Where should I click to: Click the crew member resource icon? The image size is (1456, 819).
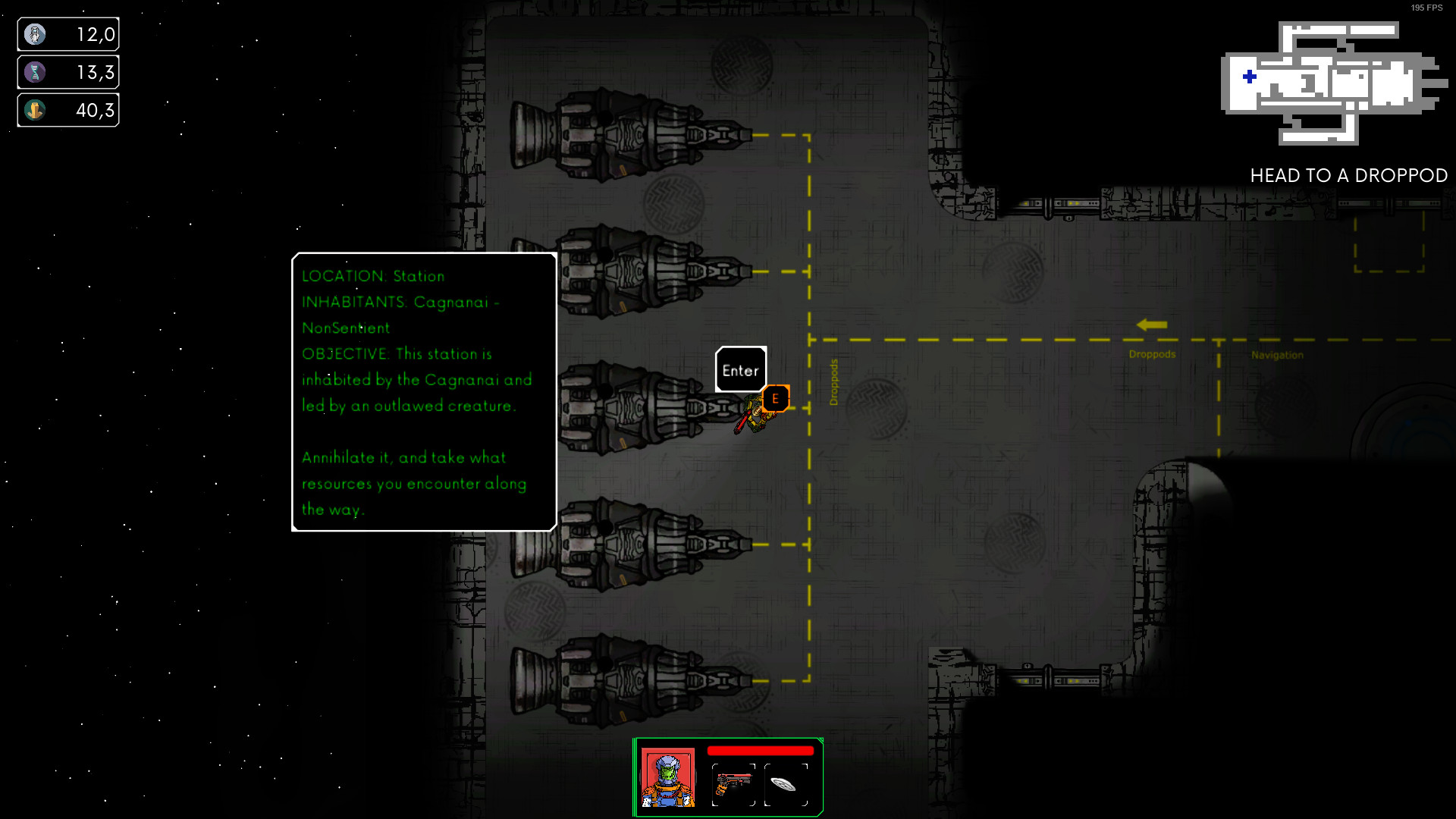[x=35, y=33]
